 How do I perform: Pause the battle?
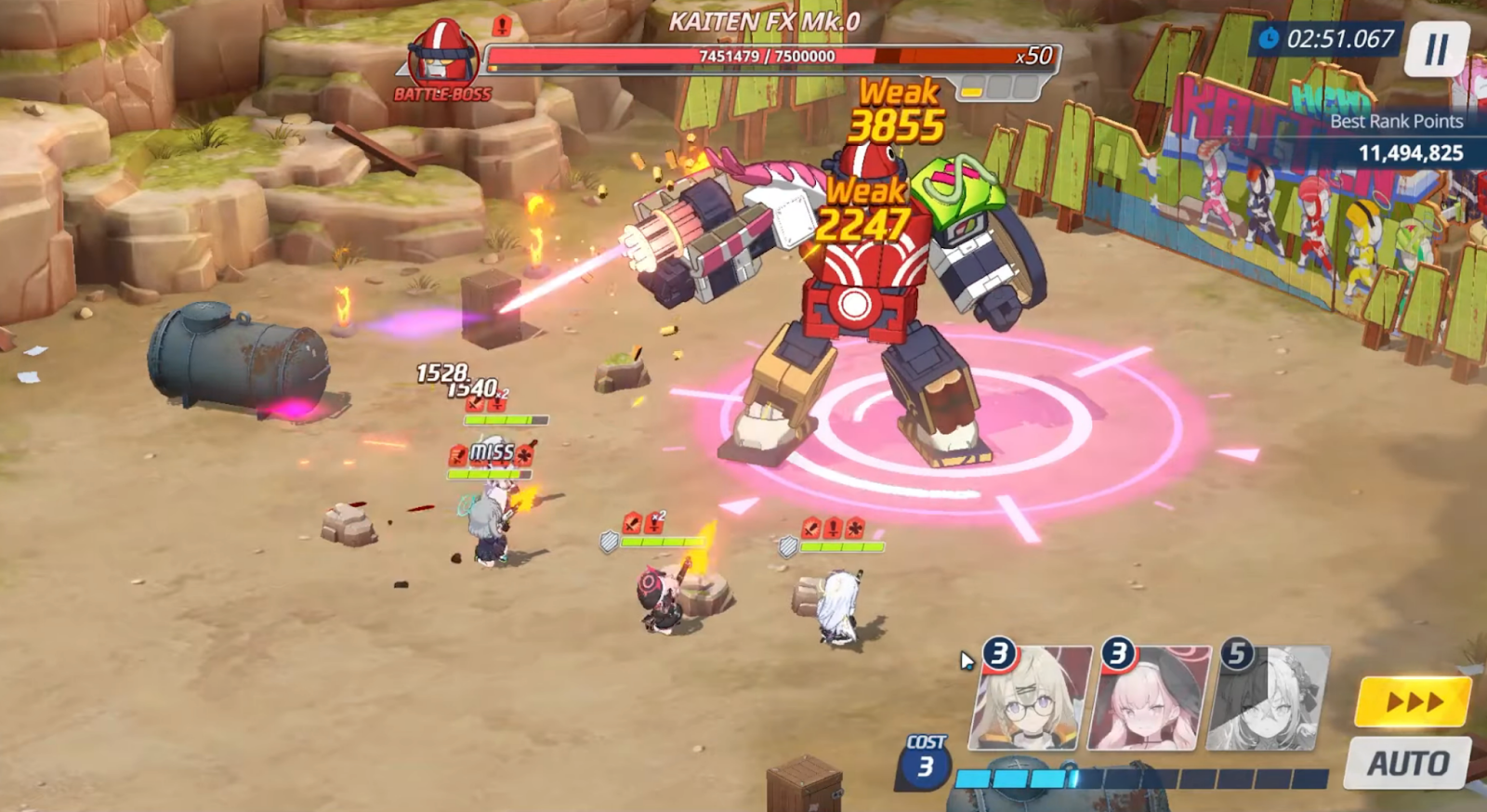[1436, 49]
